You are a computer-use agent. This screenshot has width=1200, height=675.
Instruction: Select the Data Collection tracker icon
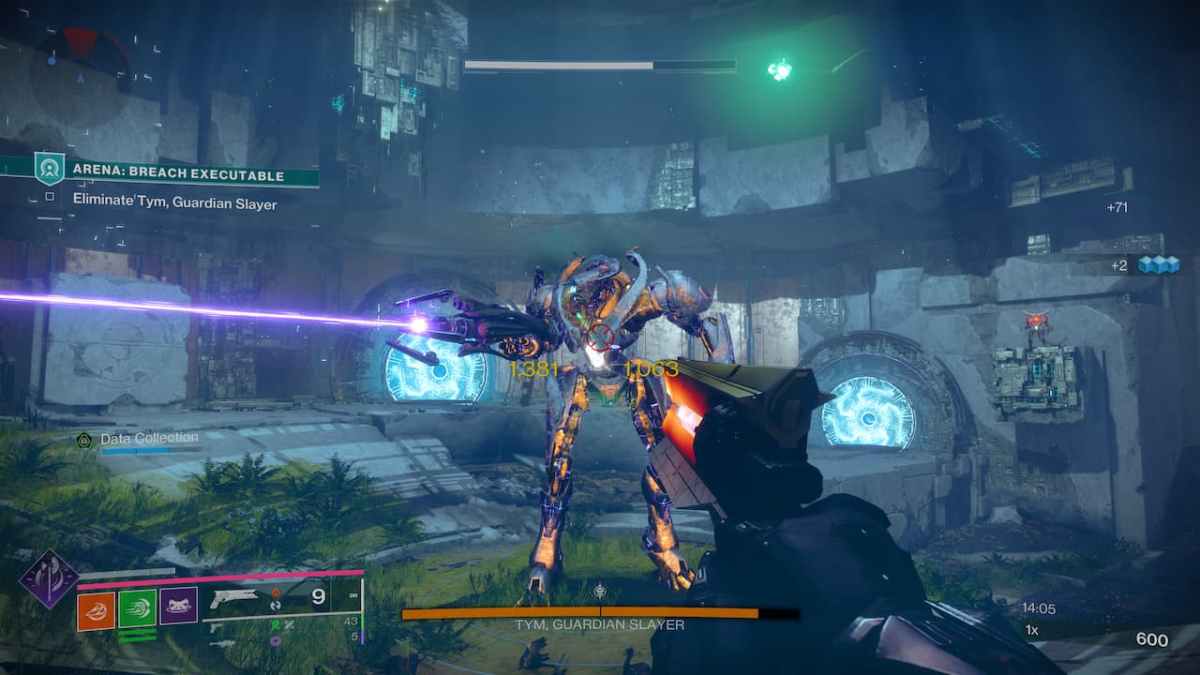click(84, 439)
